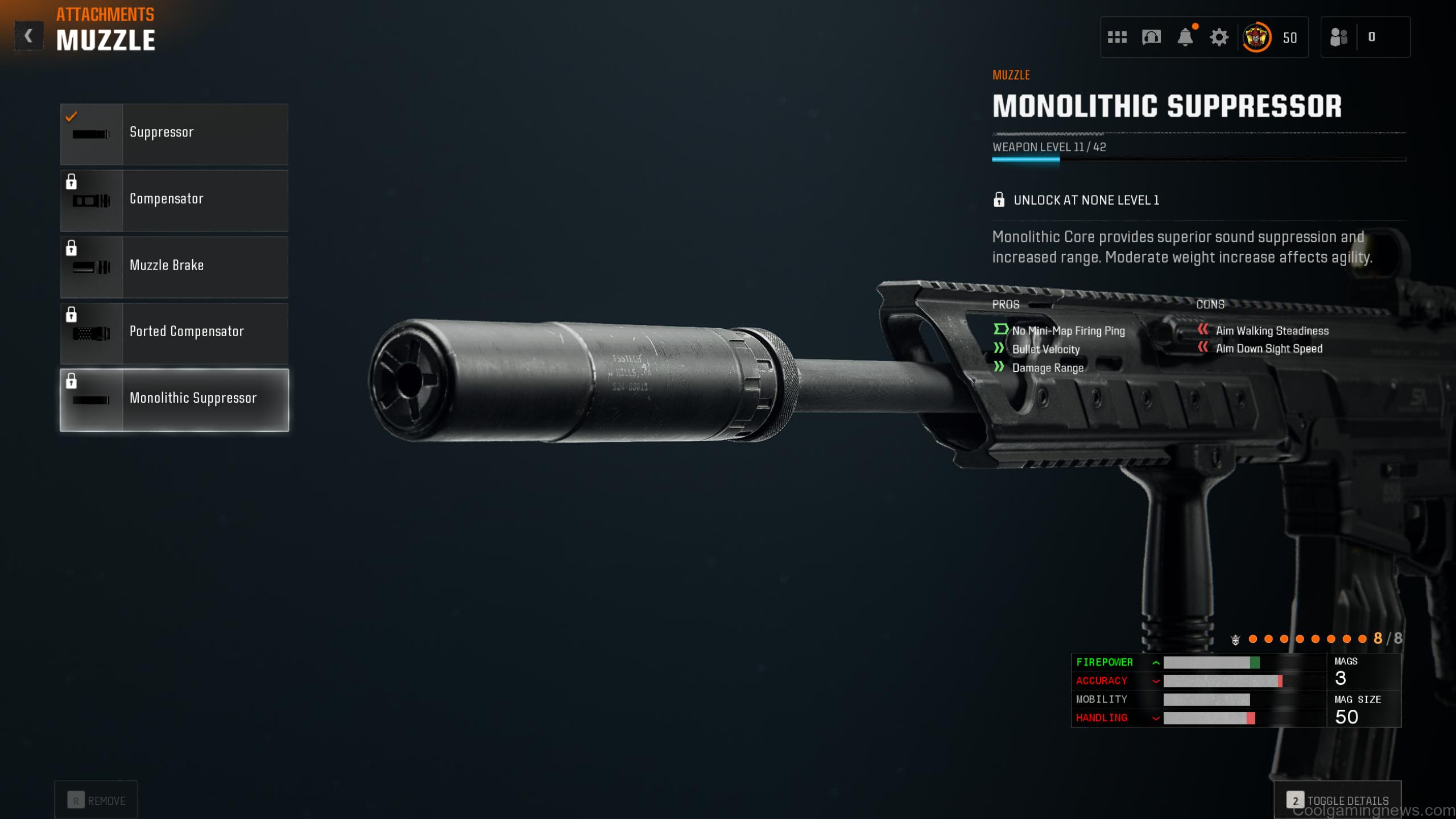Select the equipped Suppressor attachment

(x=173, y=134)
